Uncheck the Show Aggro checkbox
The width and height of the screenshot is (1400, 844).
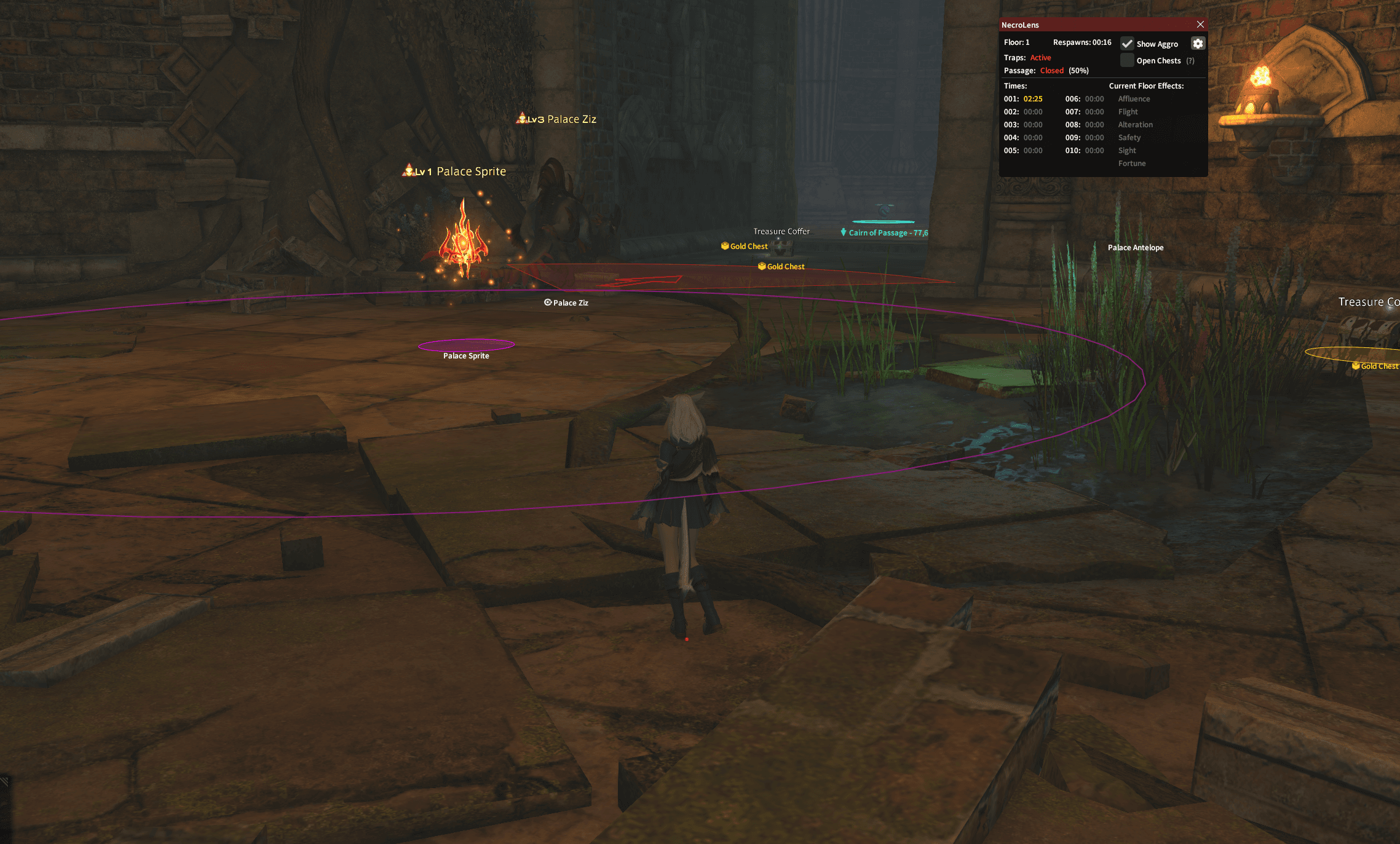(x=1128, y=44)
